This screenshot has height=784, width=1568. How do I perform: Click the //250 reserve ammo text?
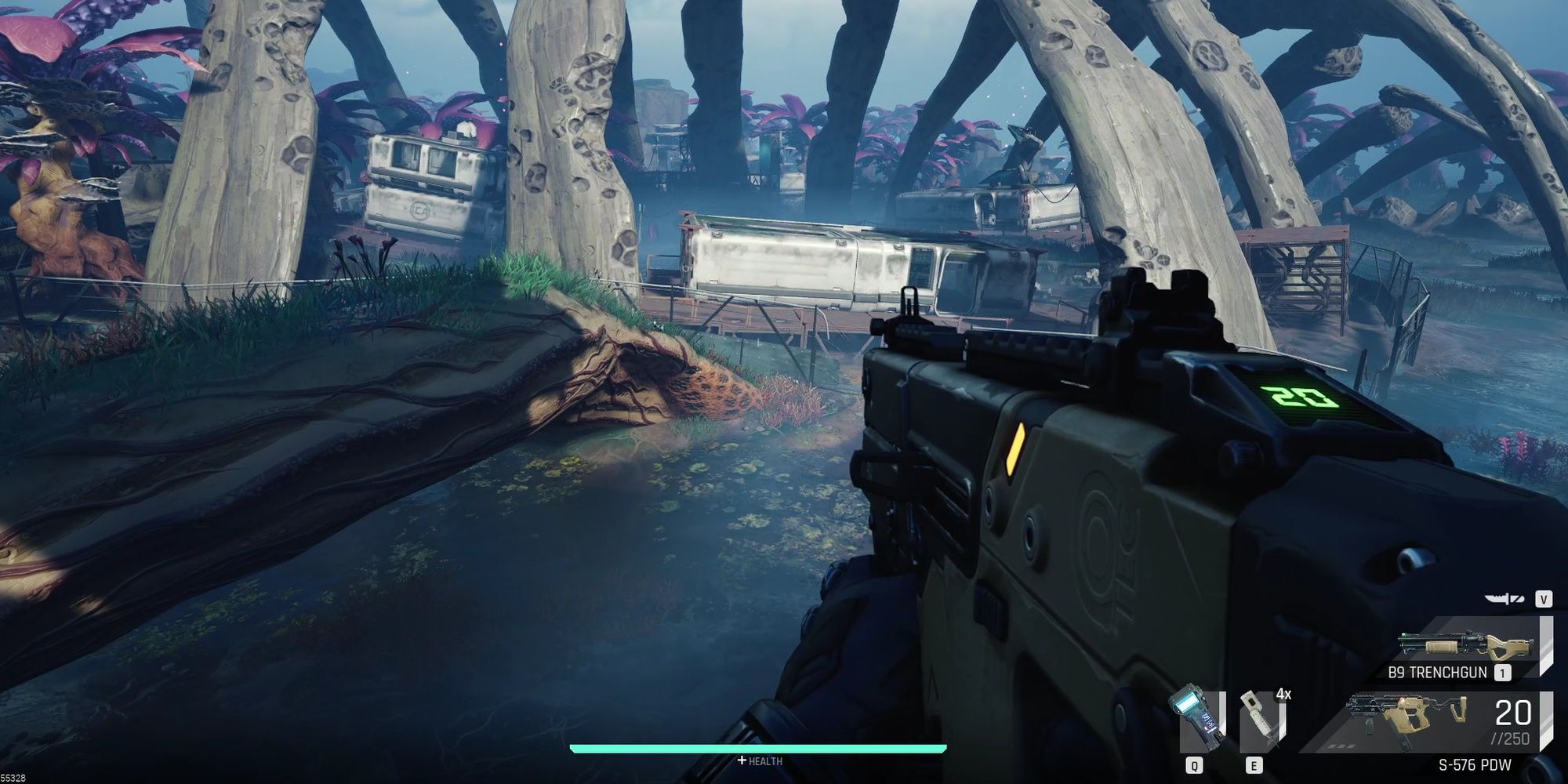coord(1511,737)
